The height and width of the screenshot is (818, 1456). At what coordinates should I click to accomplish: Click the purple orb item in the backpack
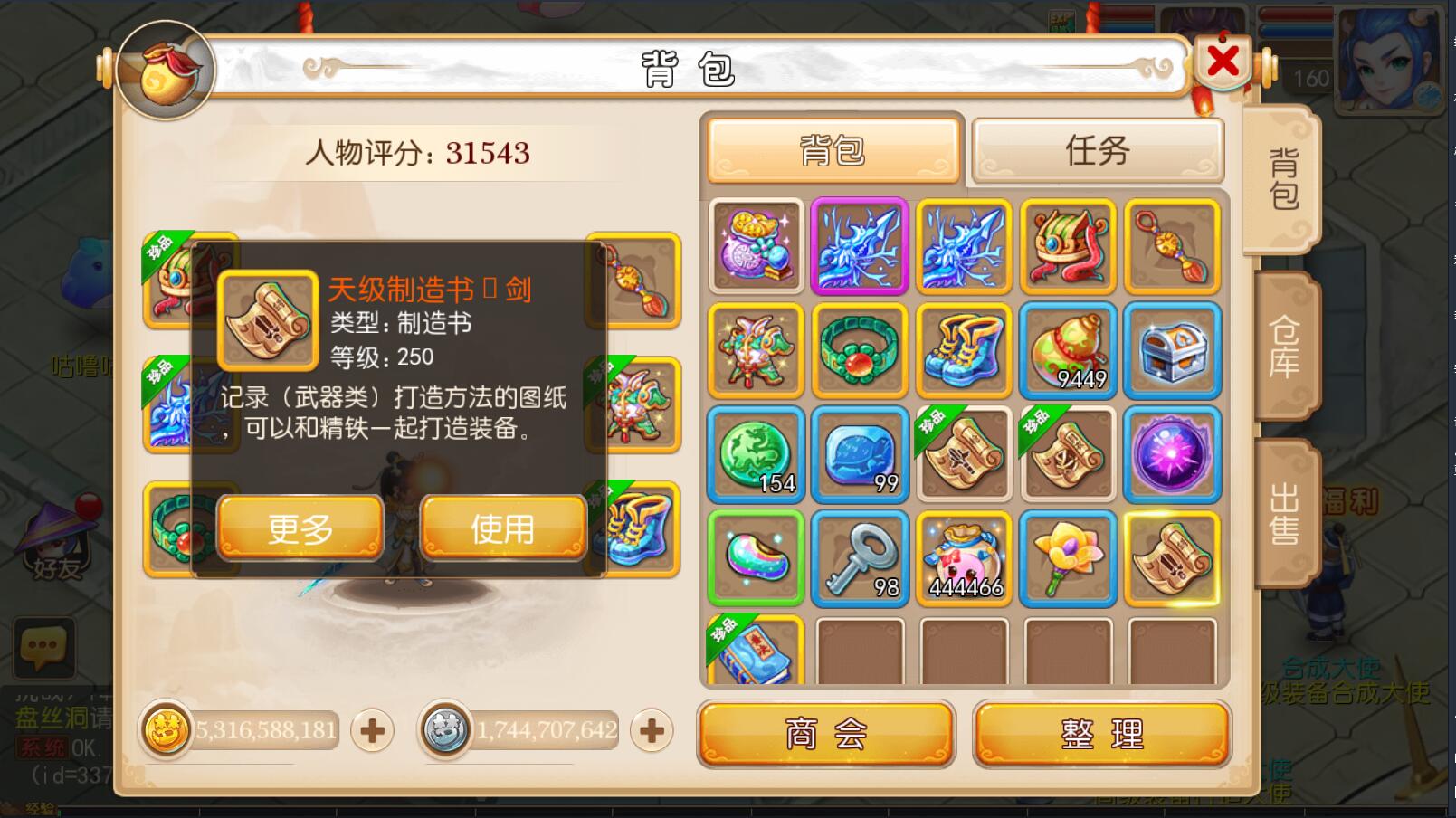click(1172, 454)
